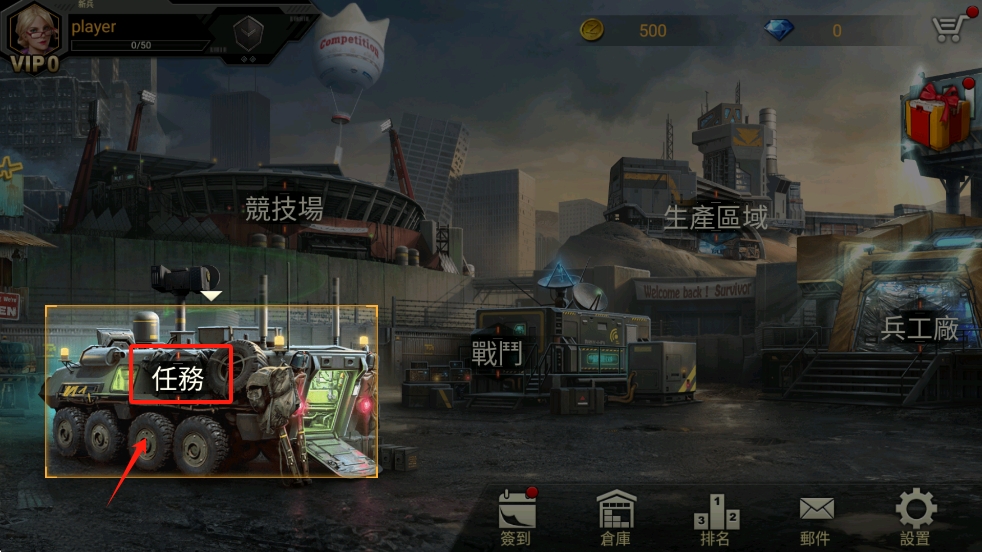Image resolution: width=982 pixels, height=552 pixels.
Task: Select the hexagon badge beside player name
Action: pos(248,31)
